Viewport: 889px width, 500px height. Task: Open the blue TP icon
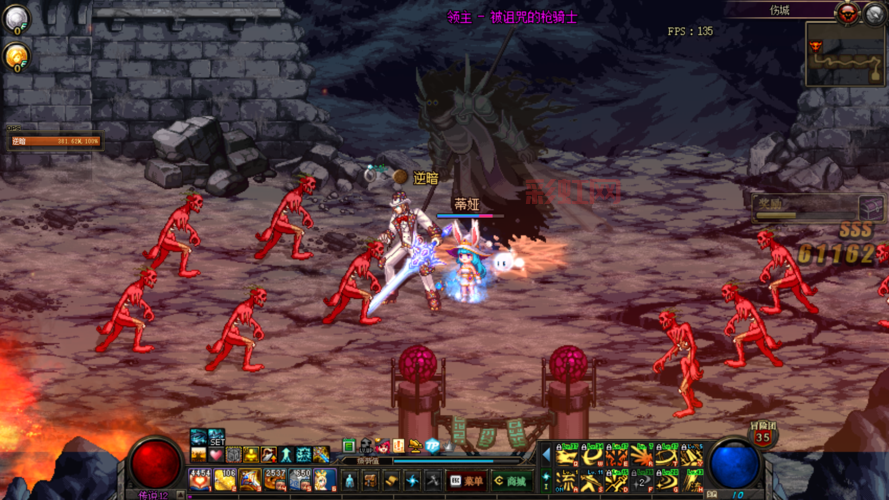pos(433,446)
